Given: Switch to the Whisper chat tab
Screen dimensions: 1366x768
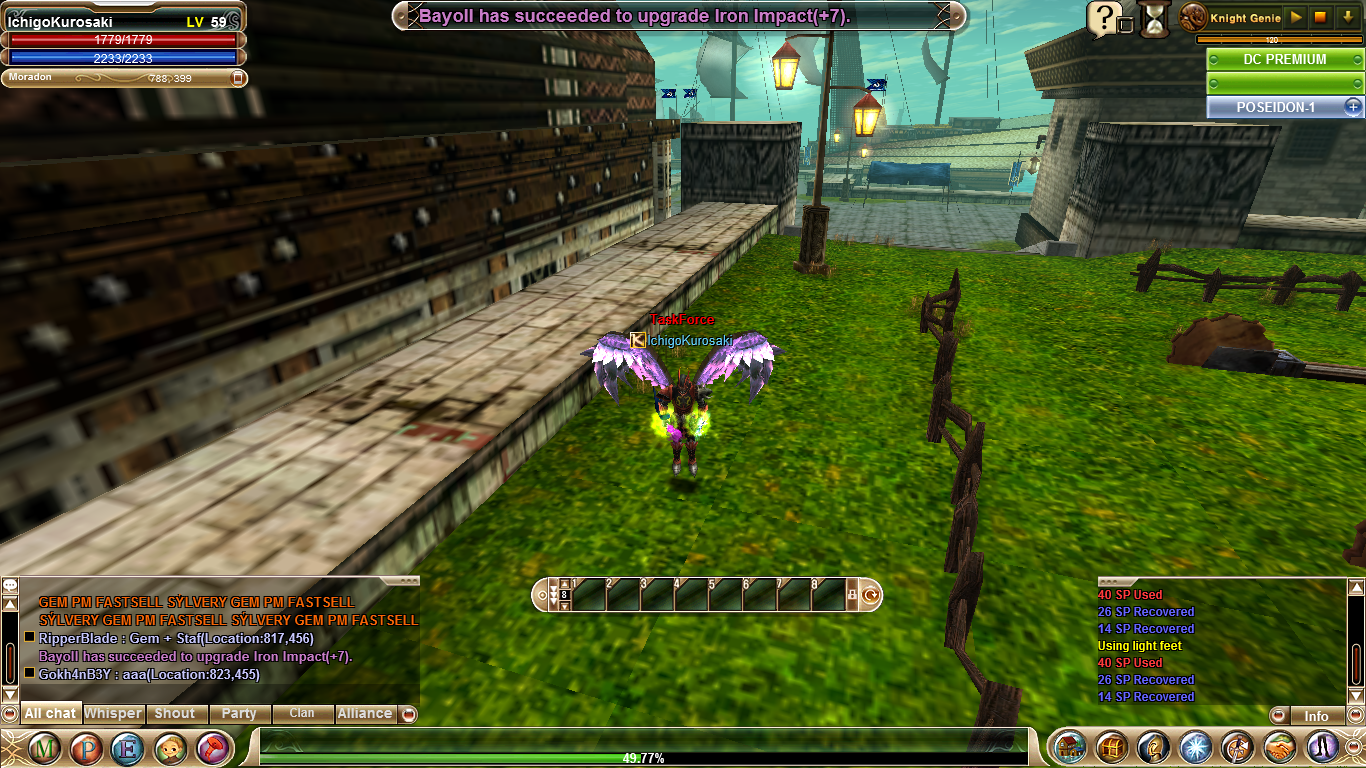Looking at the screenshot, I should (x=113, y=713).
